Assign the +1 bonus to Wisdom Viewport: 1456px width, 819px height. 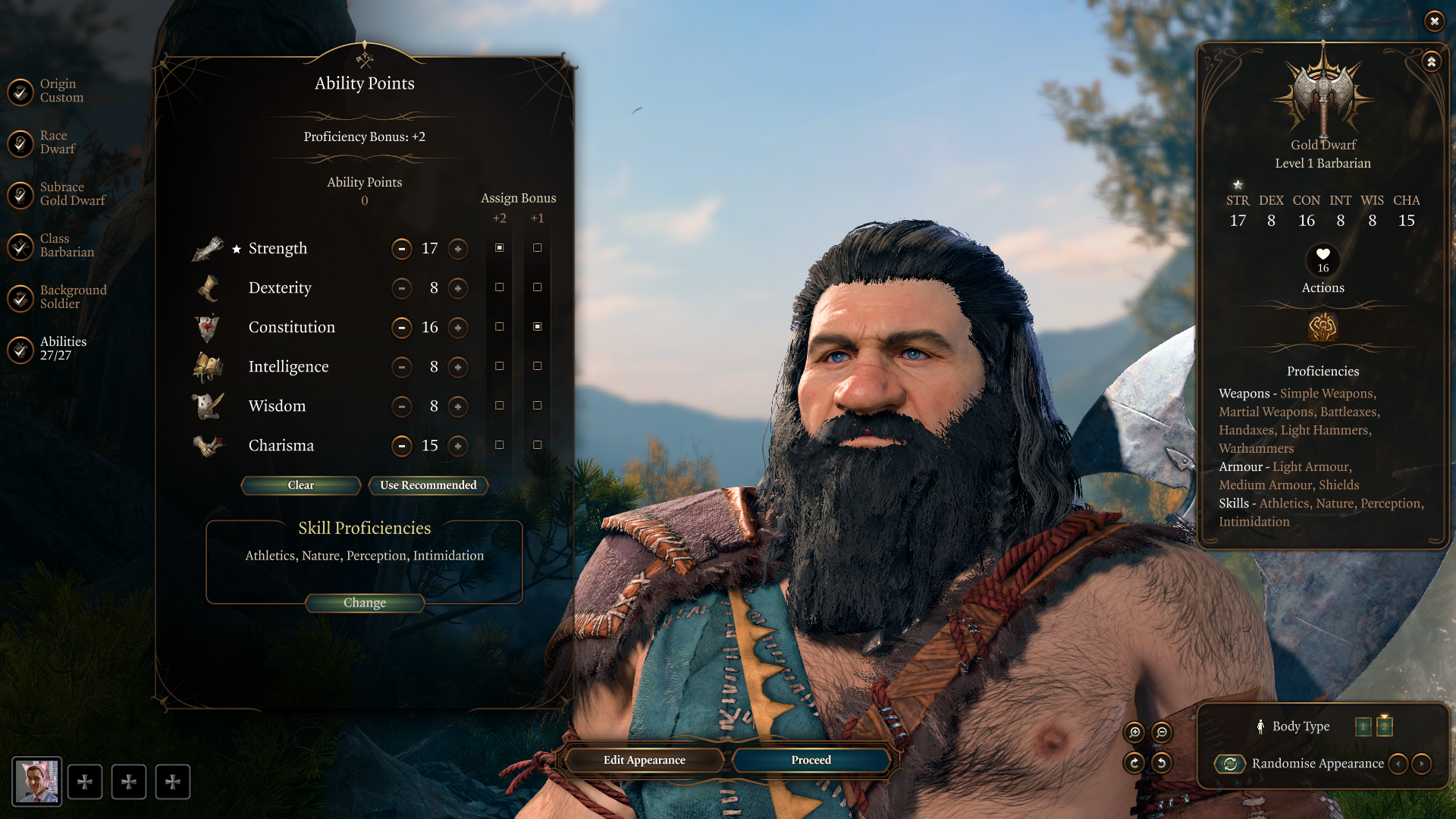(x=537, y=406)
